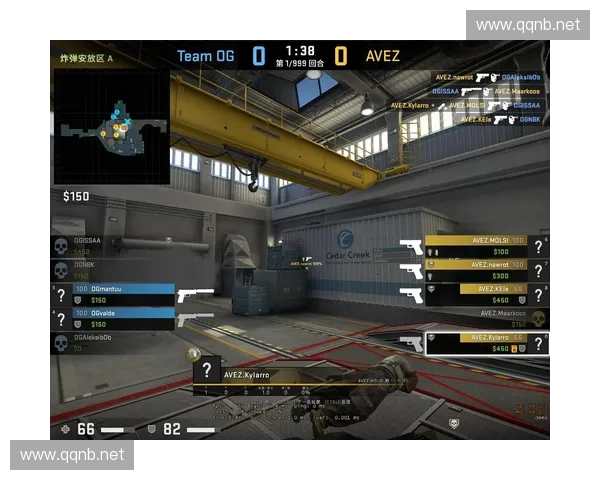
Task: Click the radar minimap
Action: pos(111,127)
